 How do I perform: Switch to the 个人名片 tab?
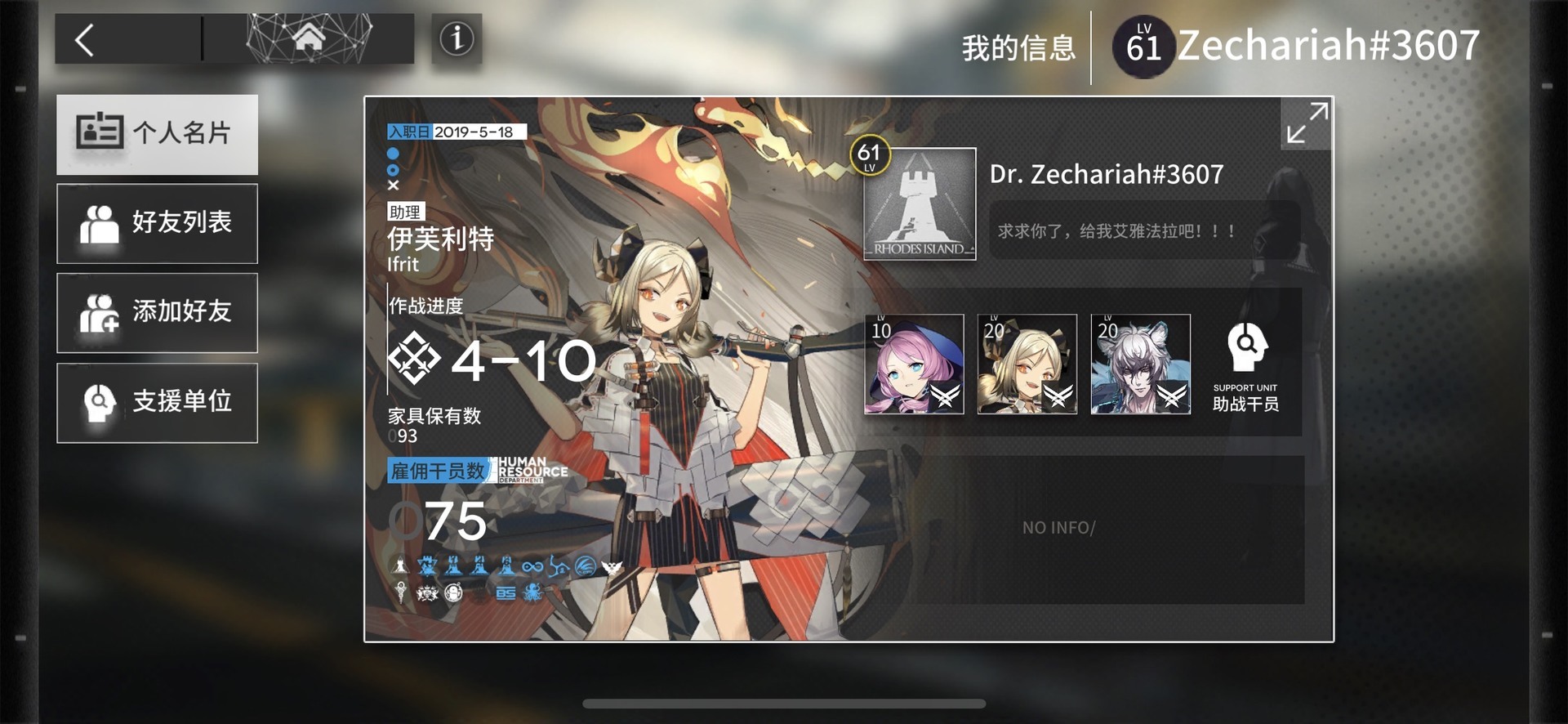(x=157, y=134)
